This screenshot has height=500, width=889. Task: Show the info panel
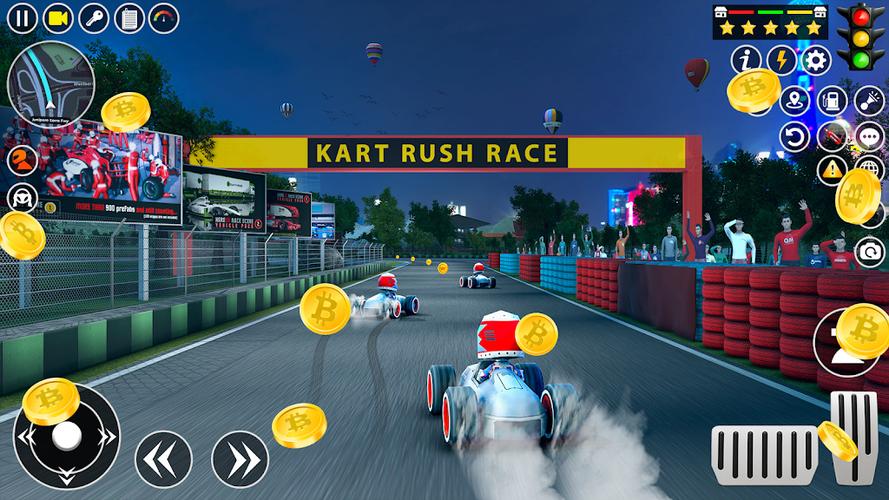[x=746, y=60]
